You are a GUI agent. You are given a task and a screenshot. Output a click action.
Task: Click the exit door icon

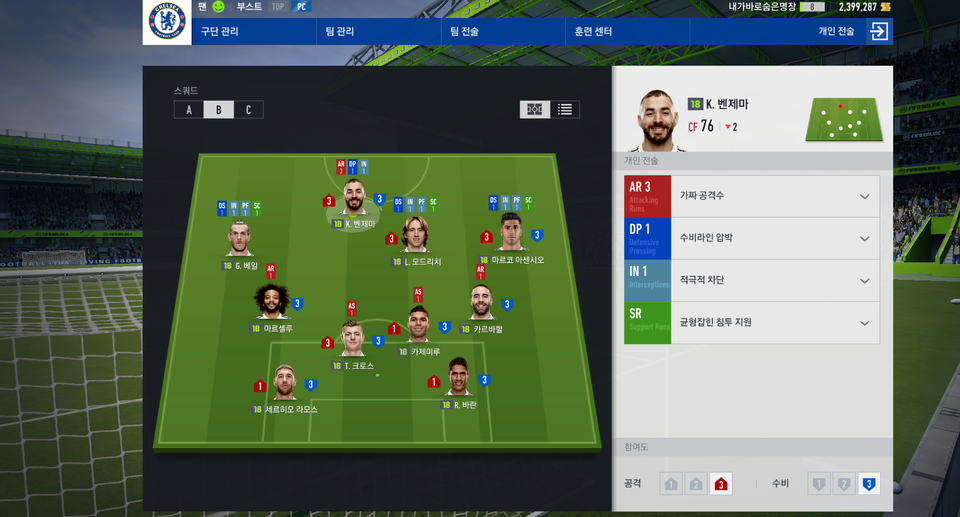click(879, 32)
